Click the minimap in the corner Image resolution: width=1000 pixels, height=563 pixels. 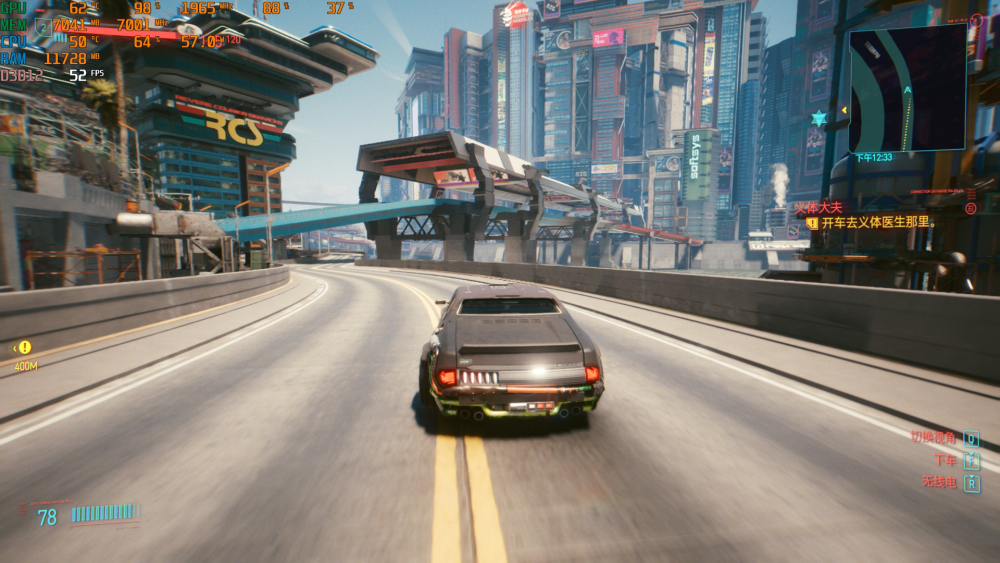point(907,88)
